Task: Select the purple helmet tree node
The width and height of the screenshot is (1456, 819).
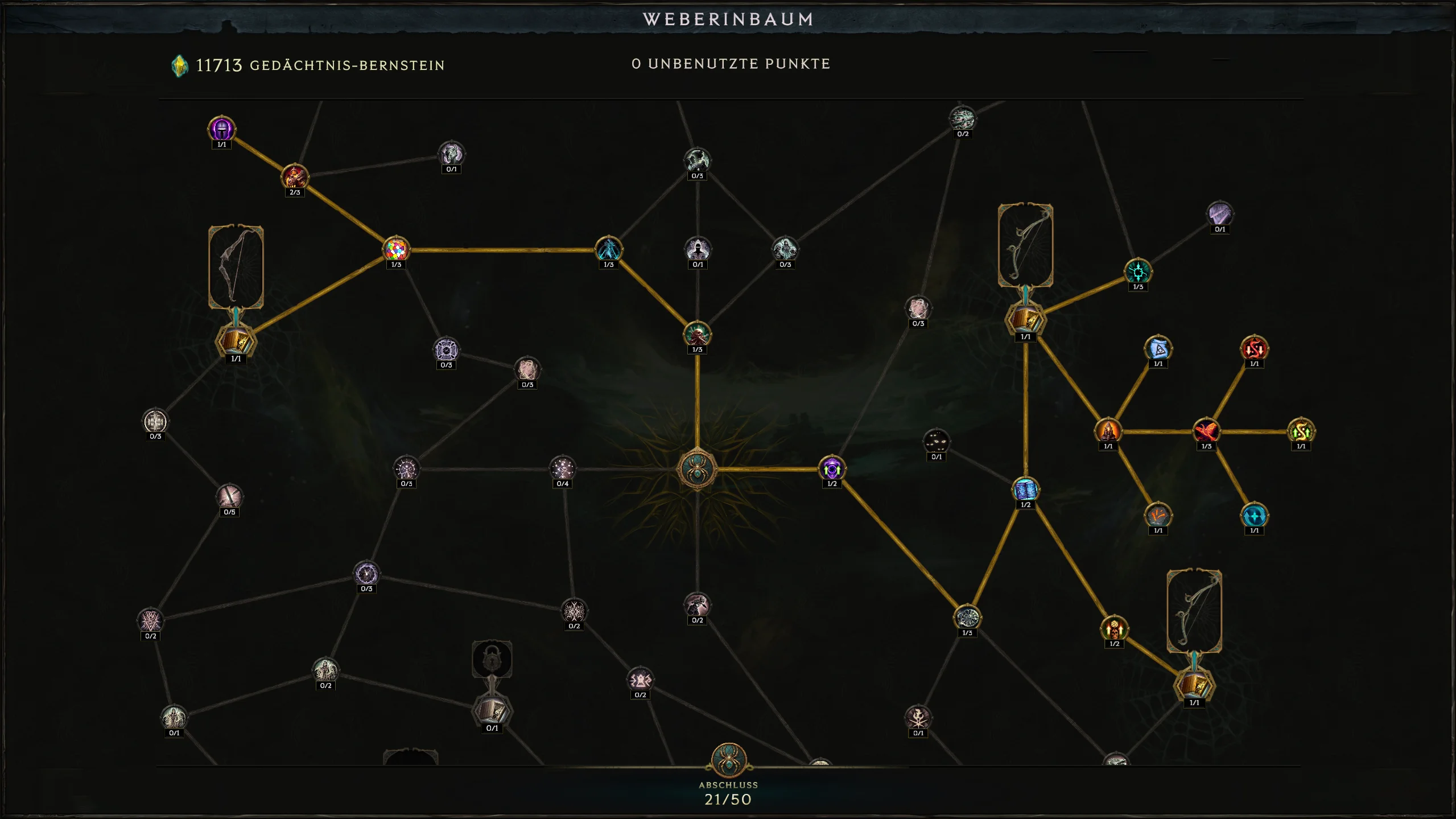Action: pos(221,129)
